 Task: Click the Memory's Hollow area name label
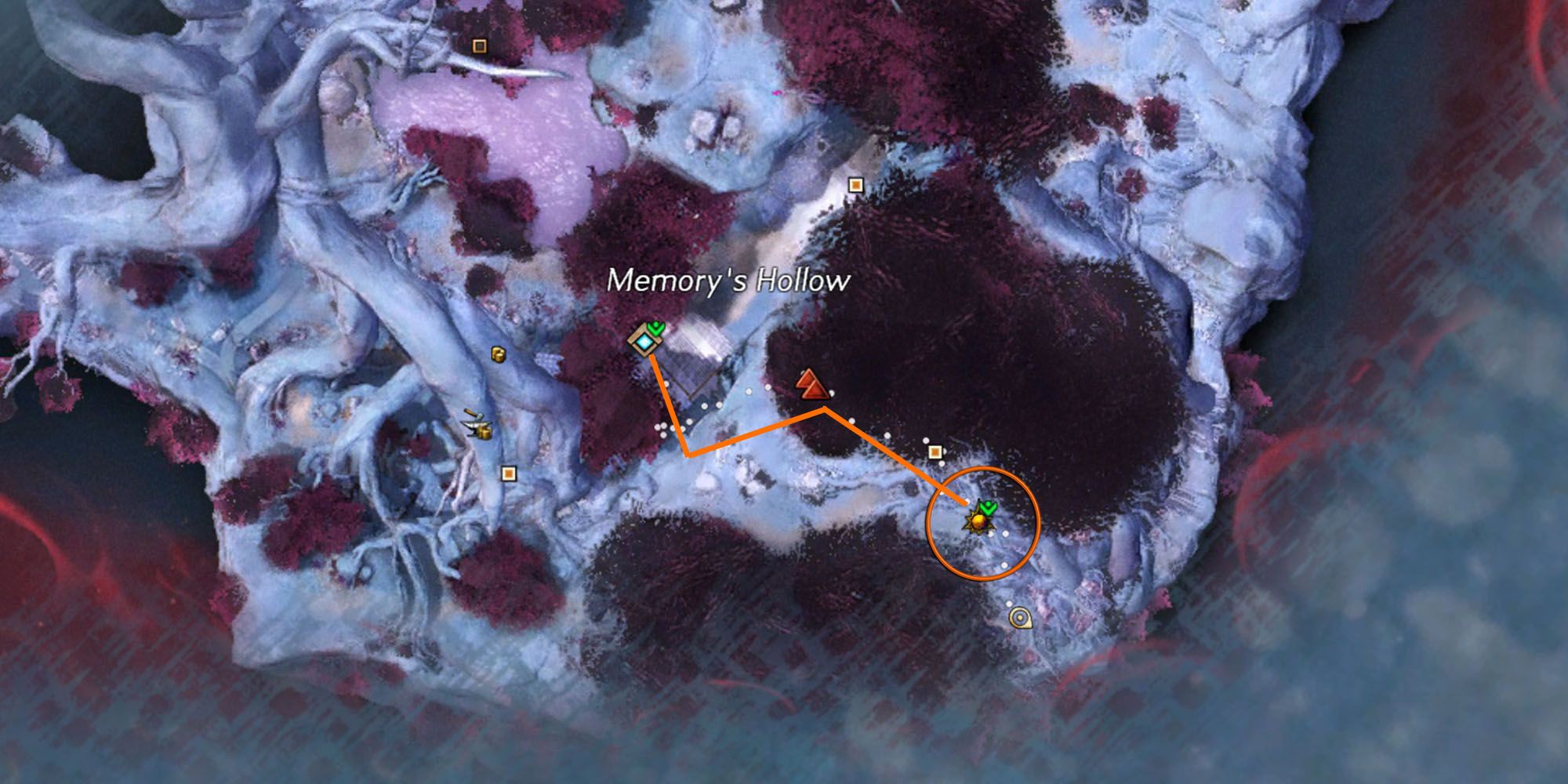(731, 279)
